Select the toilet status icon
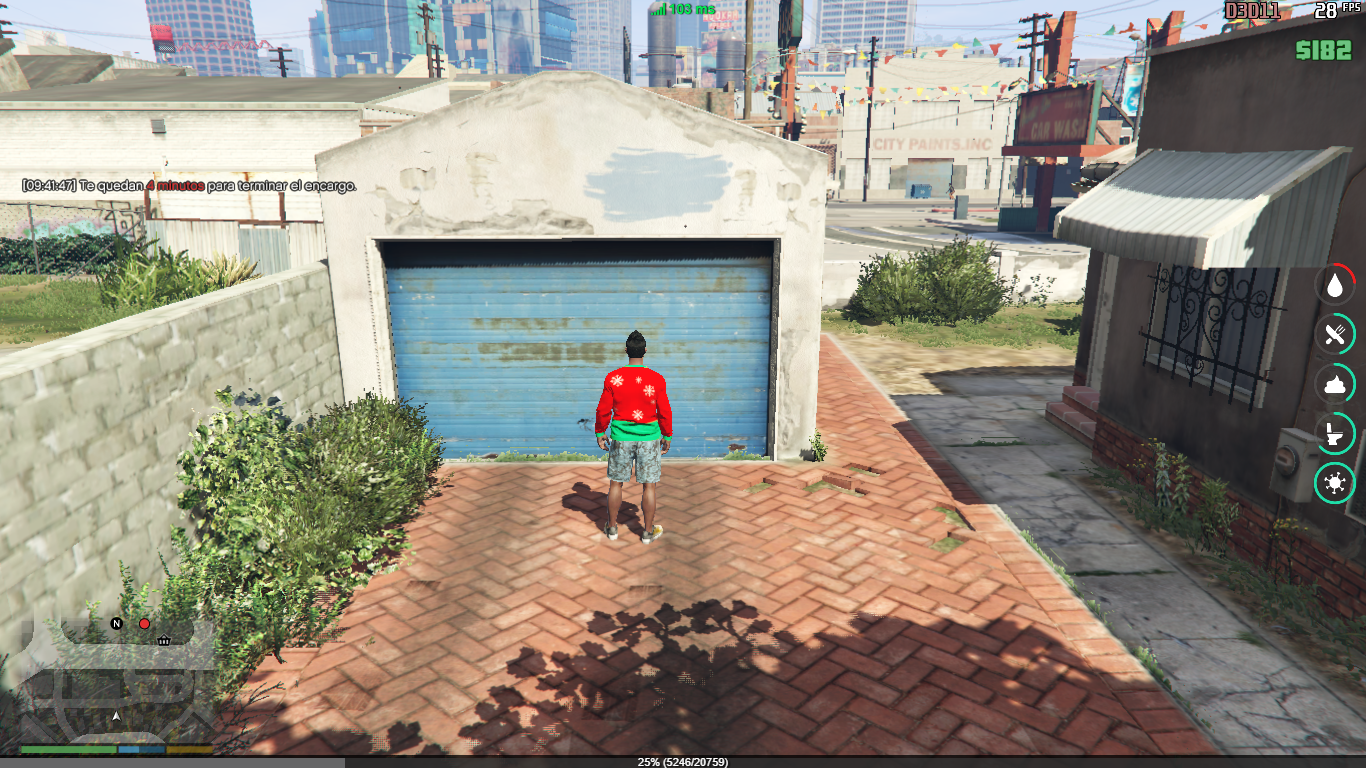Viewport: 1366px width, 768px height. point(1334,434)
